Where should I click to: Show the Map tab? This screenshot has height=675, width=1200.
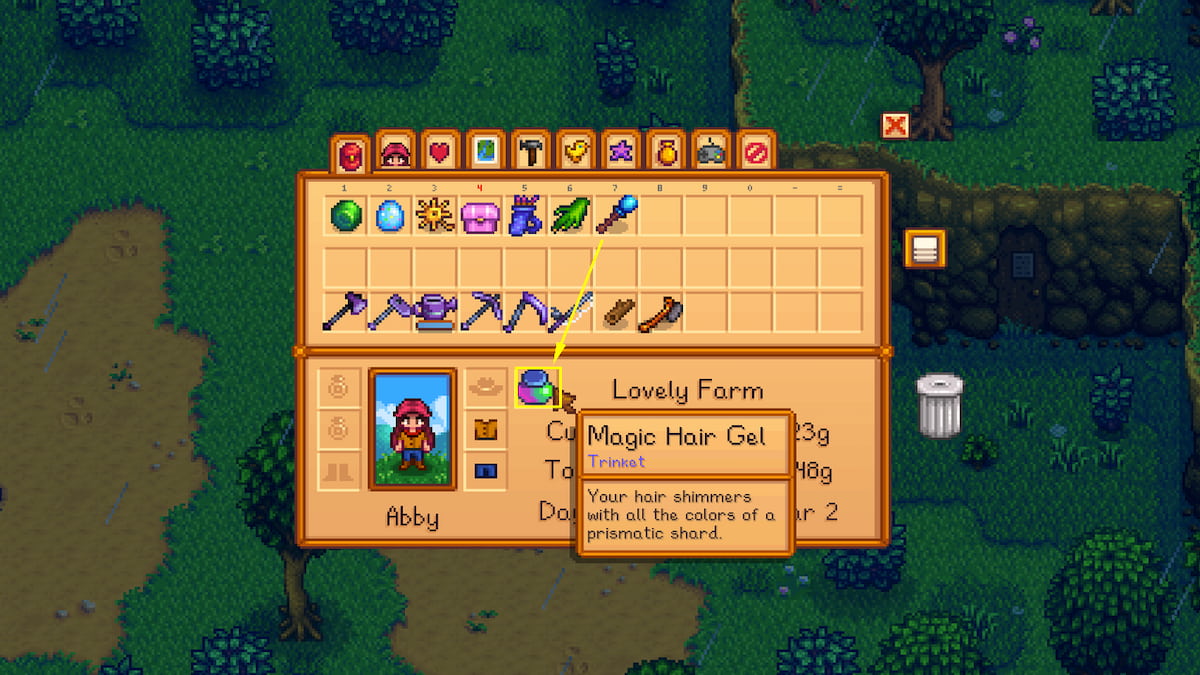[x=486, y=153]
